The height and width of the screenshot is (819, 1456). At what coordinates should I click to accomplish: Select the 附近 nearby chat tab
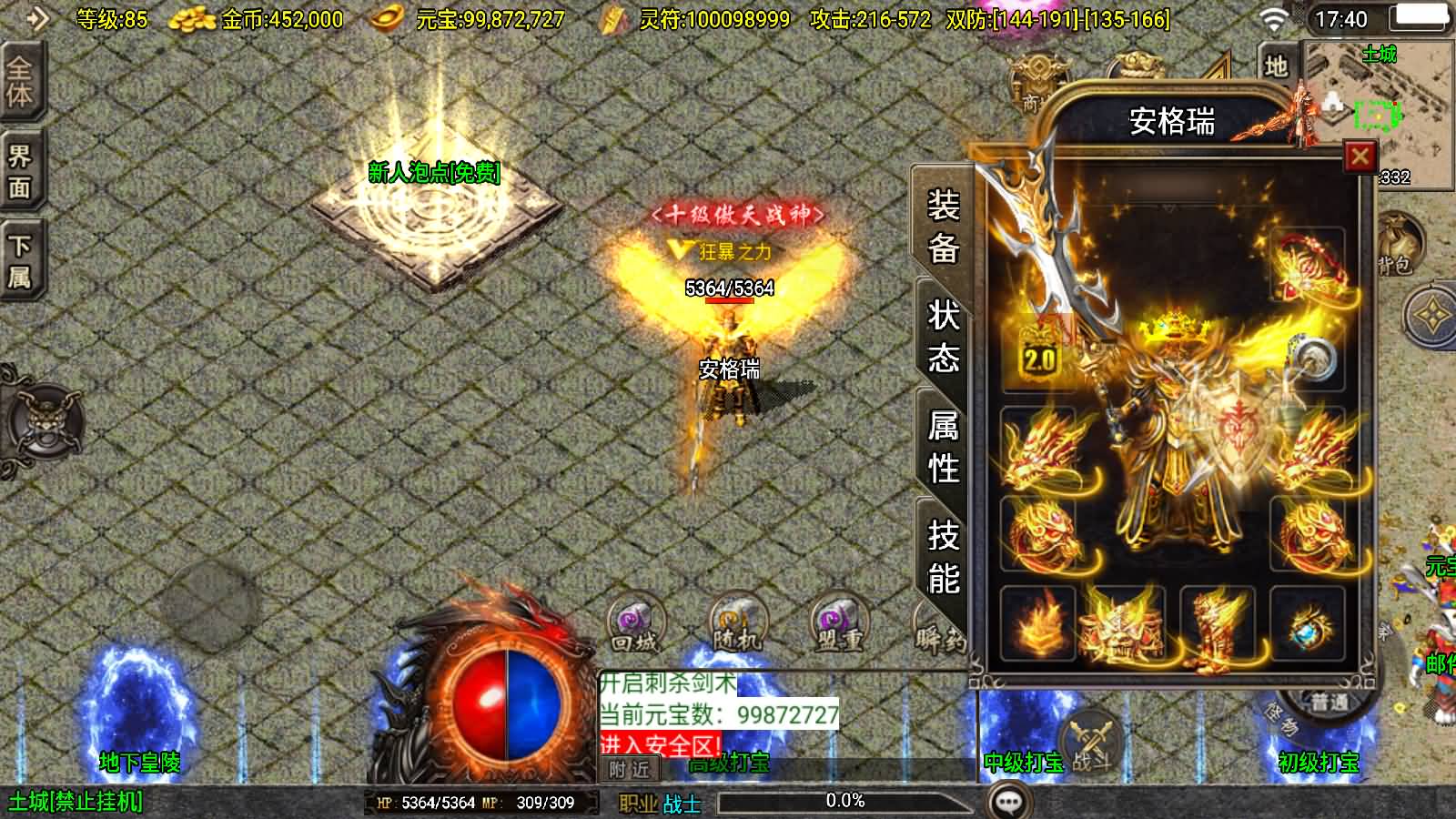pyautogui.click(x=630, y=770)
